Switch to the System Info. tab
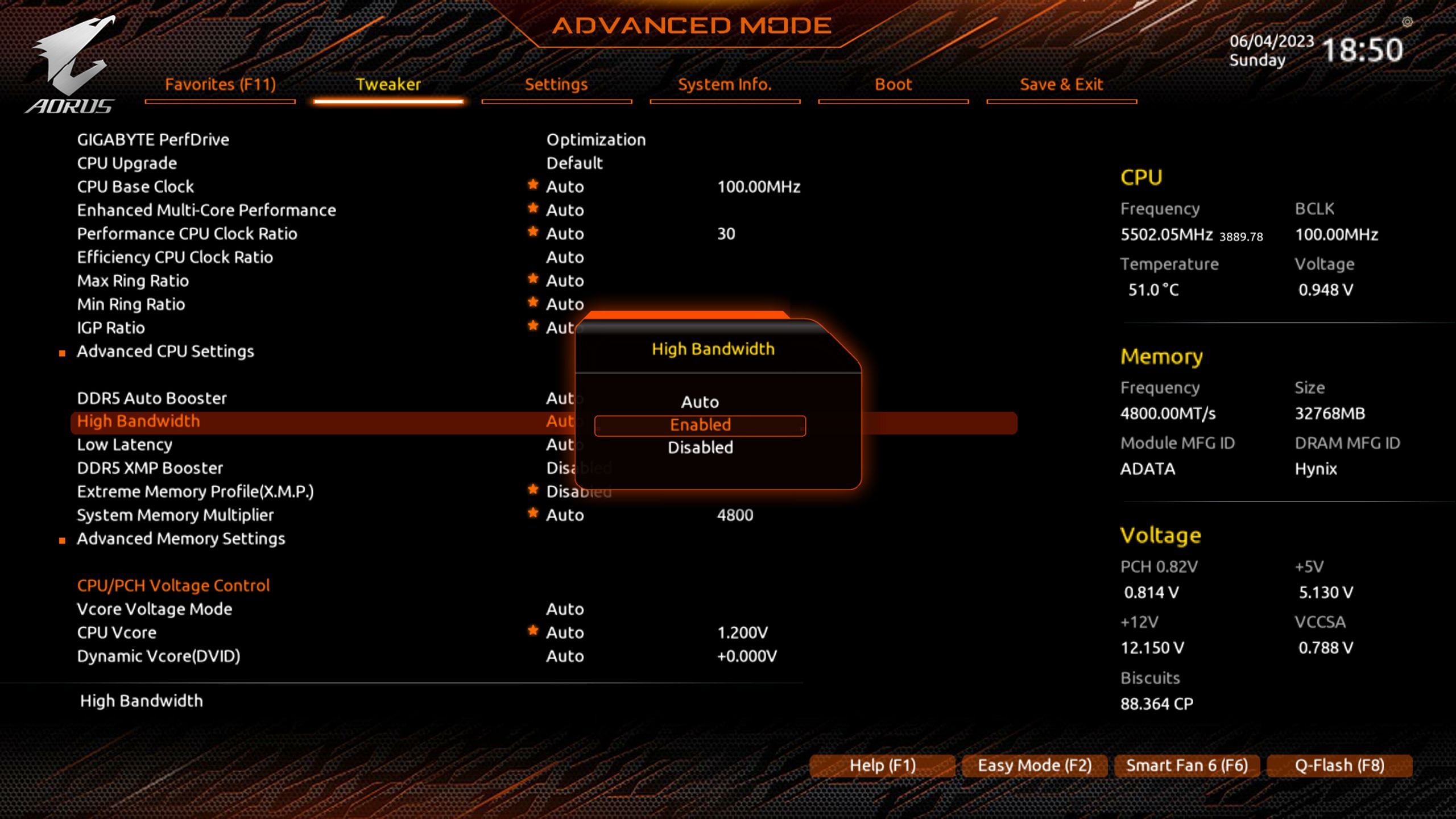Screen dimensions: 1456x819 725,84
